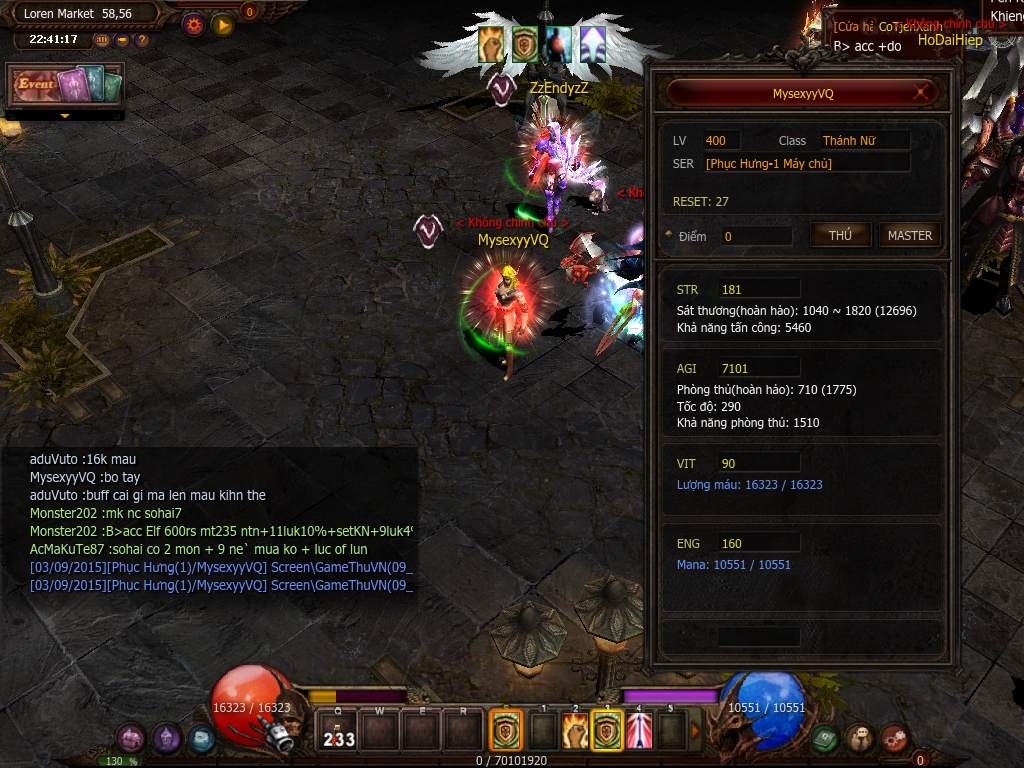The height and width of the screenshot is (768, 1024).
Task: Collapse the Event panel with yellow arrow
Action: coord(66,116)
